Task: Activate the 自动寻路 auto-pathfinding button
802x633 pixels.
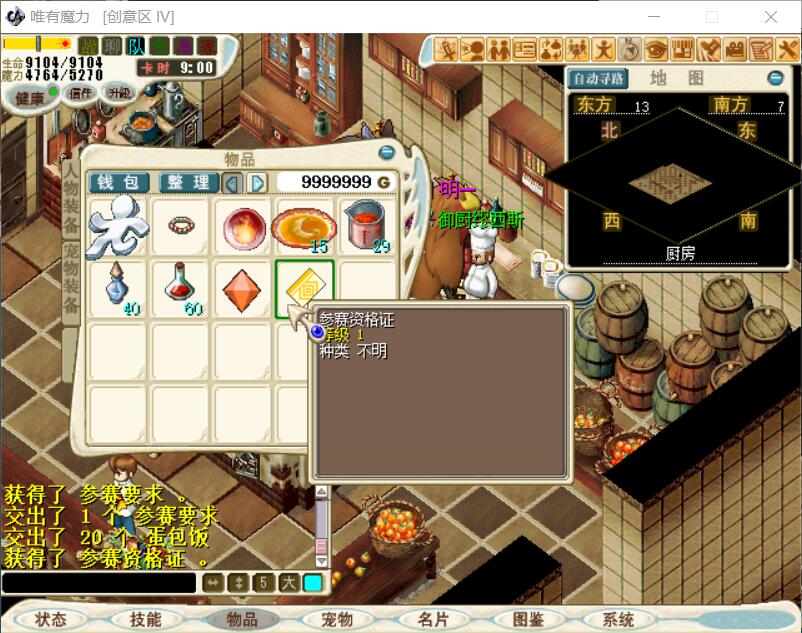Action: coord(597,78)
